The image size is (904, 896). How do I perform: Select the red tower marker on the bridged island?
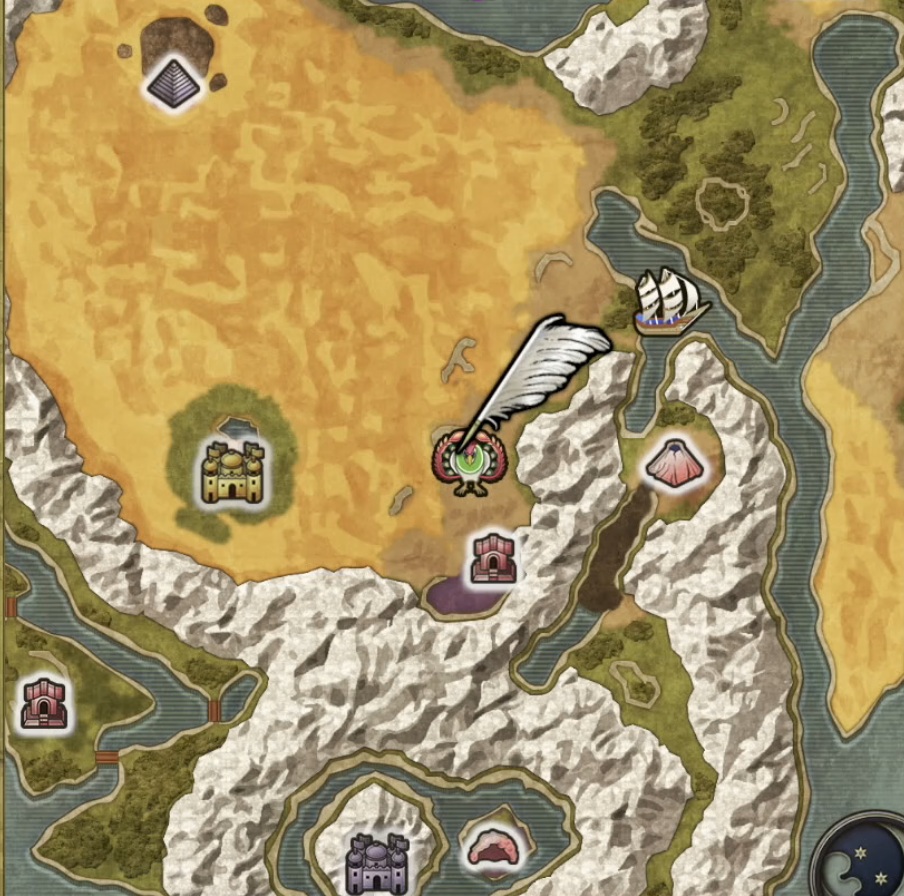[44, 702]
